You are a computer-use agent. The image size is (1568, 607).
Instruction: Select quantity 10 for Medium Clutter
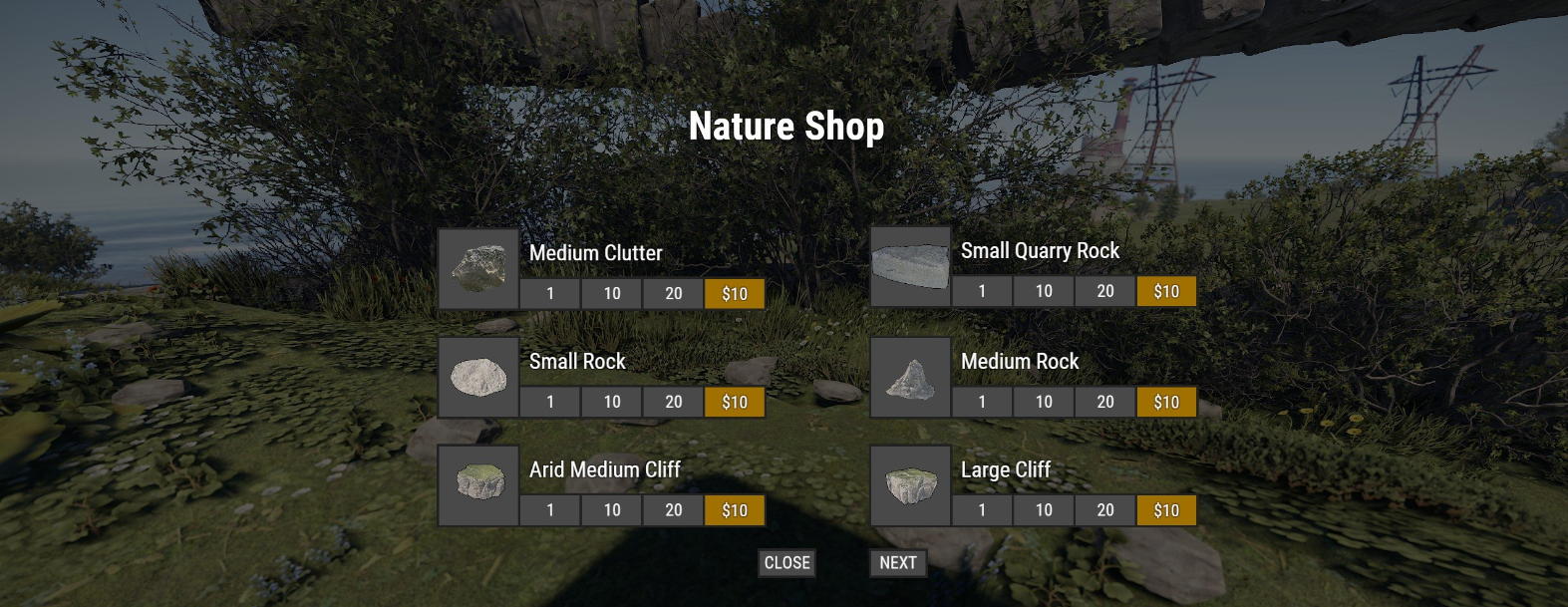[x=611, y=294]
